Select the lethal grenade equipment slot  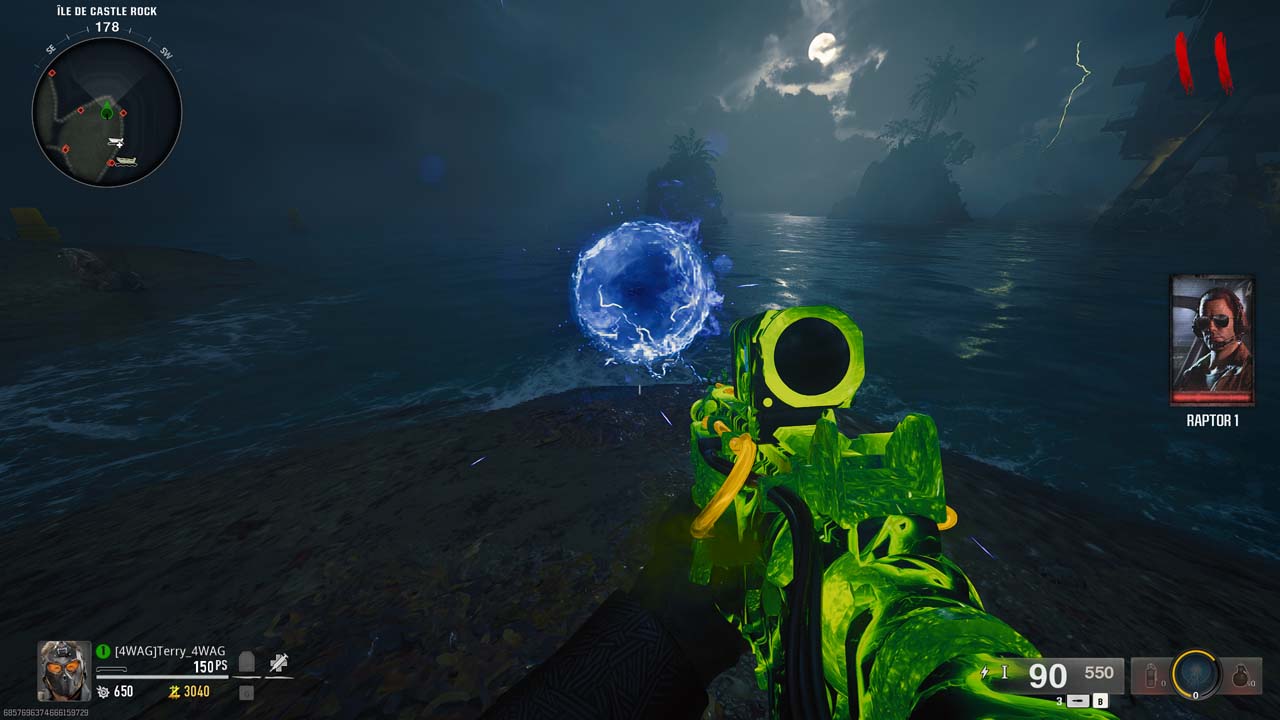point(1241,676)
